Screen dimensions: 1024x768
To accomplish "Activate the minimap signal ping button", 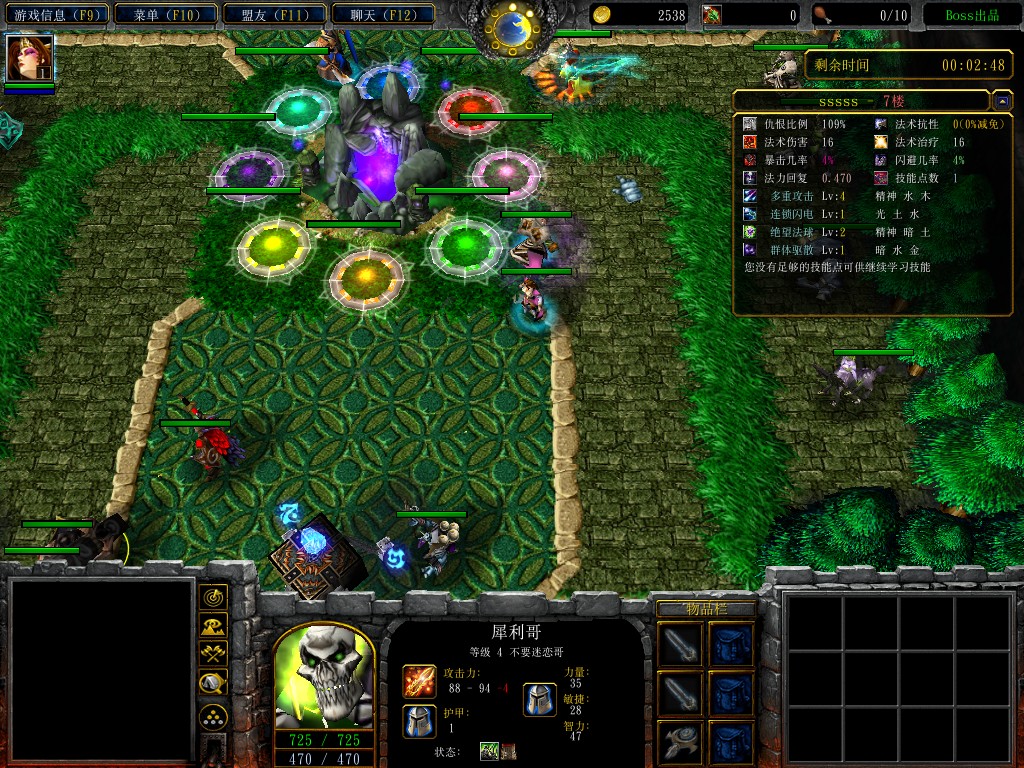I will pyautogui.click(x=213, y=598).
